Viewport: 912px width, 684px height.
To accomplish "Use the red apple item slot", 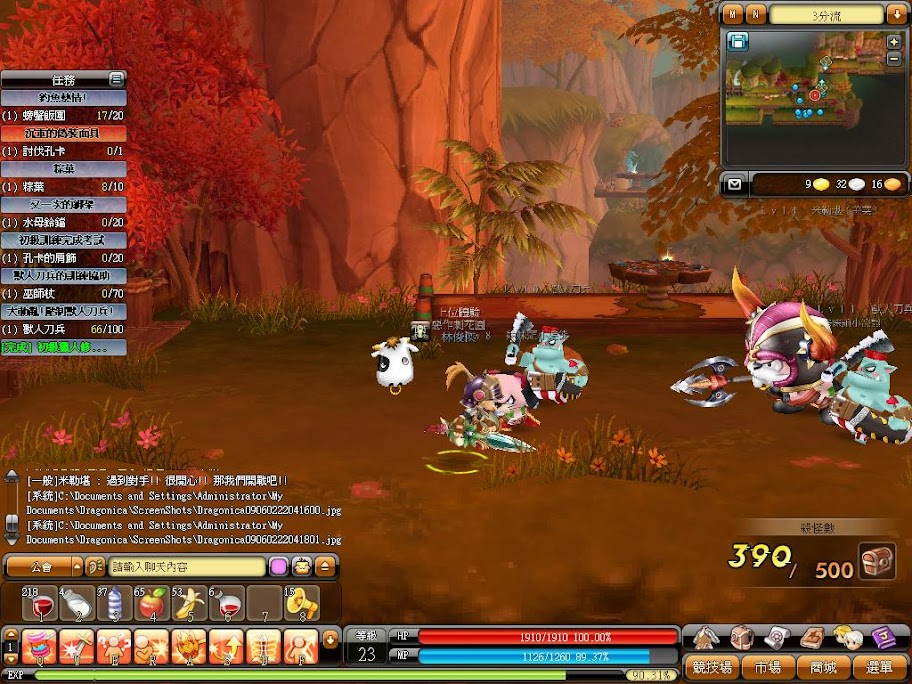I will (x=150, y=603).
